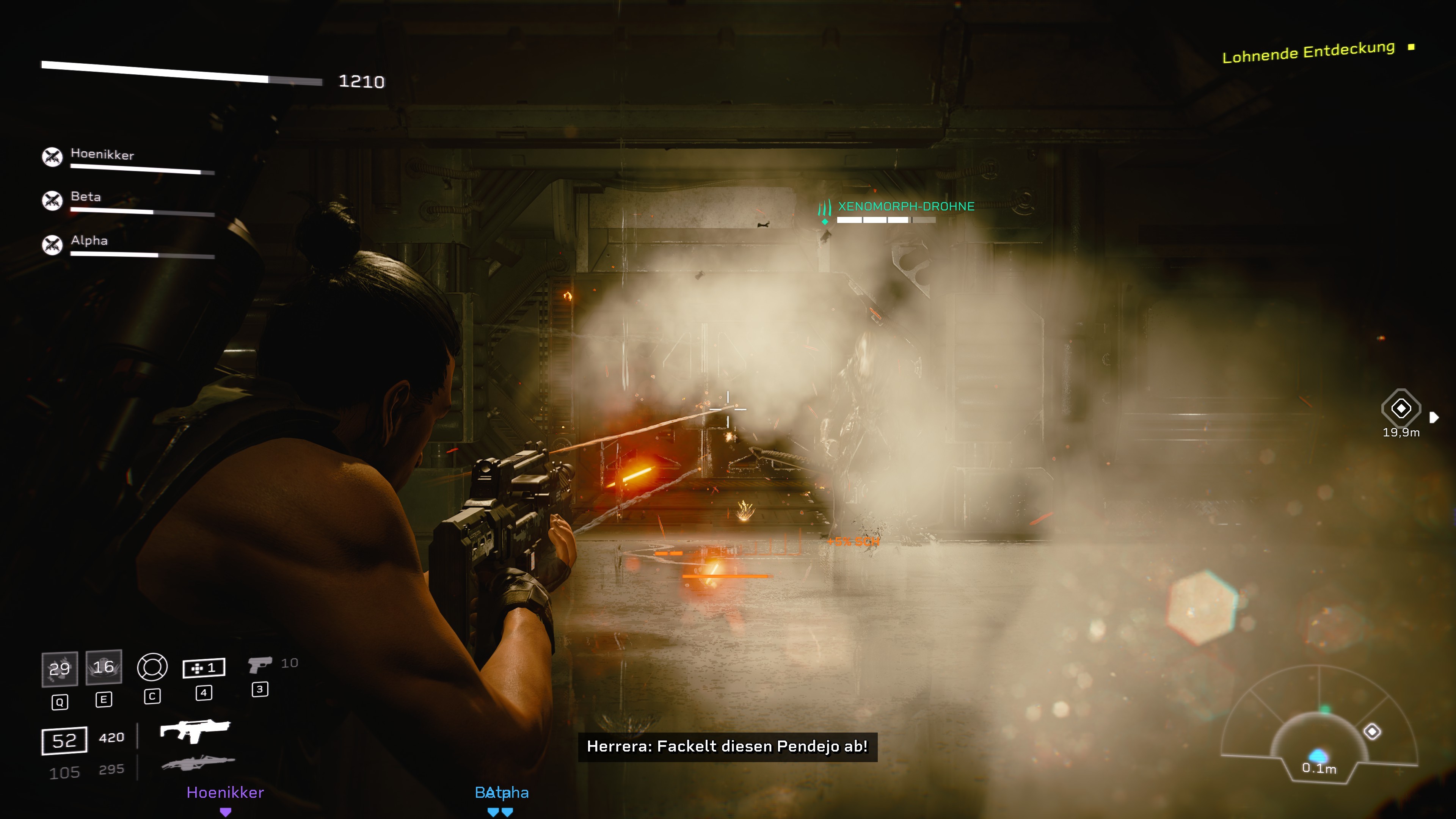Switch to the pistol sidearm icon
1456x819 pixels.
click(260, 664)
